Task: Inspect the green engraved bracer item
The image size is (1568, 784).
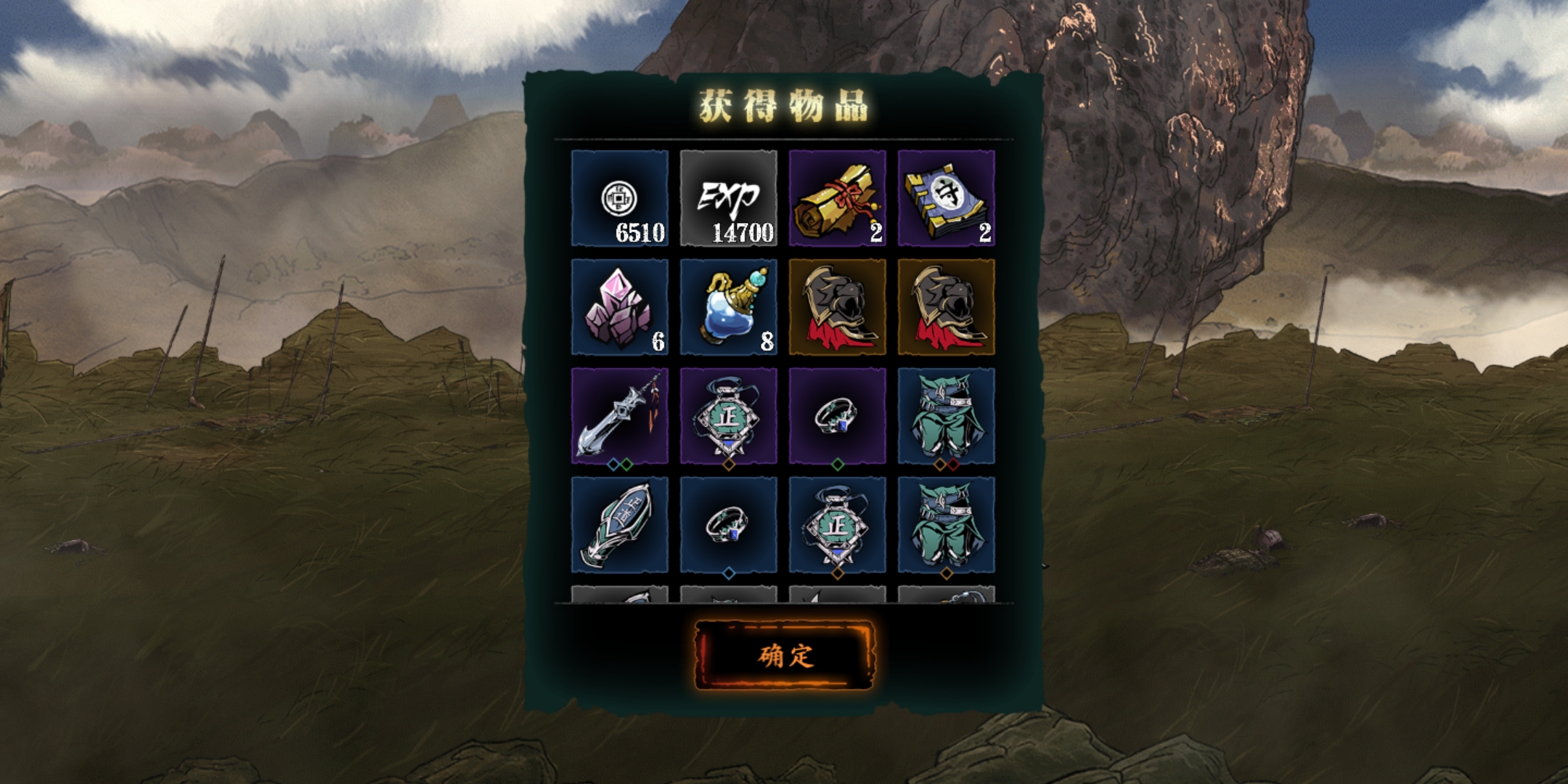Action: [x=619, y=525]
